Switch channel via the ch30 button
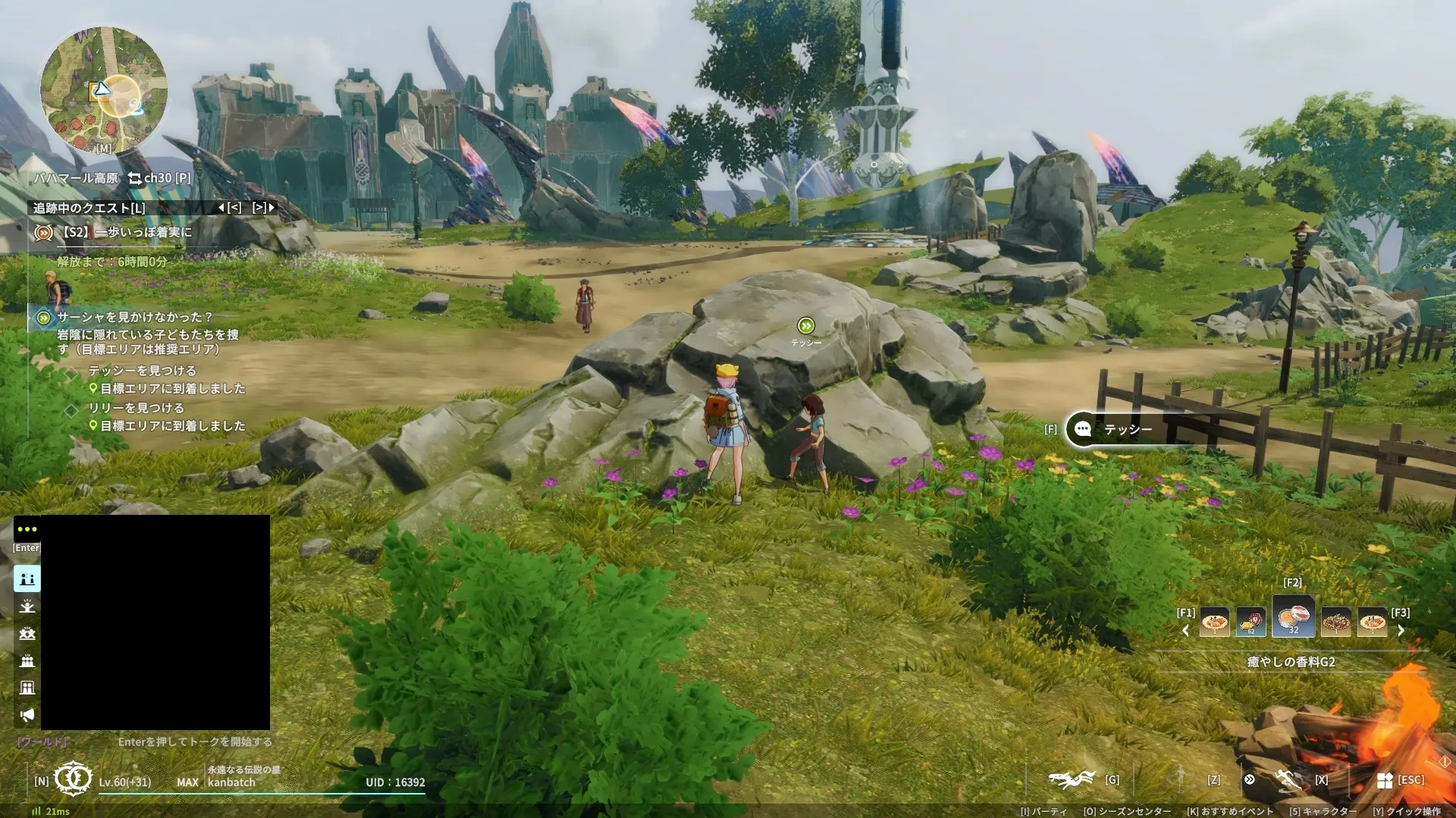This screenshot has width=1456, height=818. click(158, 178)
